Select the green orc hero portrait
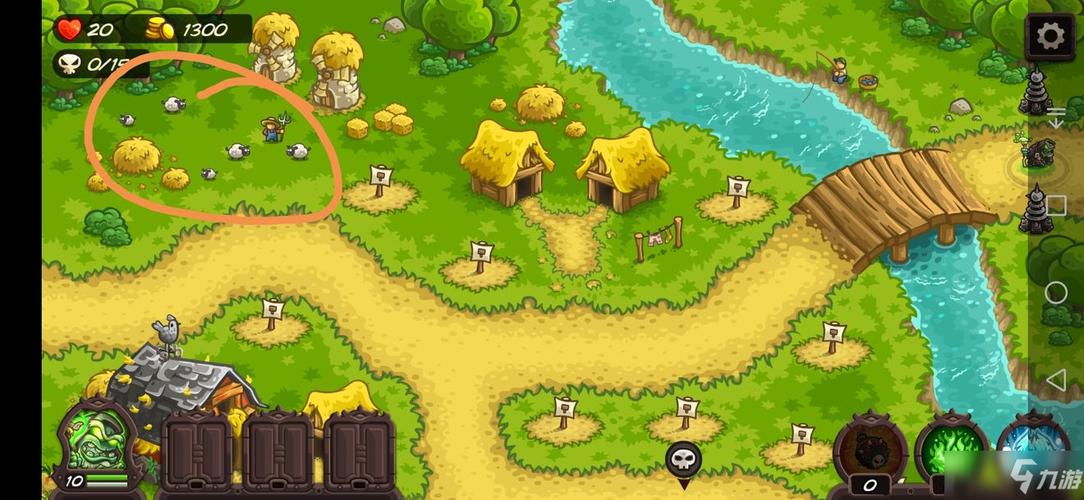The height and width of the screenshot is (500, 1084). pyautogui.click(x=98, y=442)
